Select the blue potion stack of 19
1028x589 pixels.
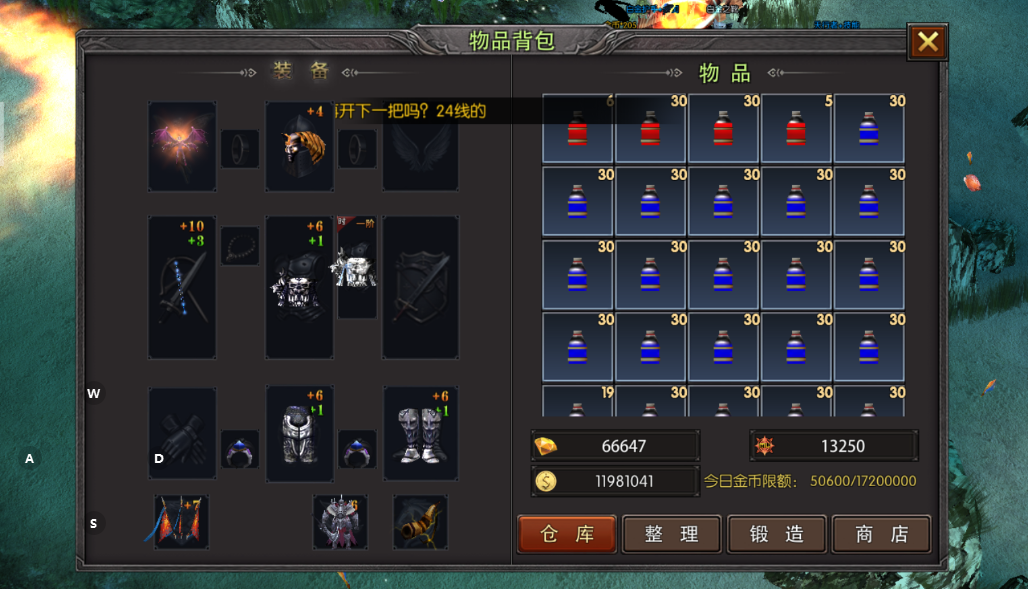point(577,402)
